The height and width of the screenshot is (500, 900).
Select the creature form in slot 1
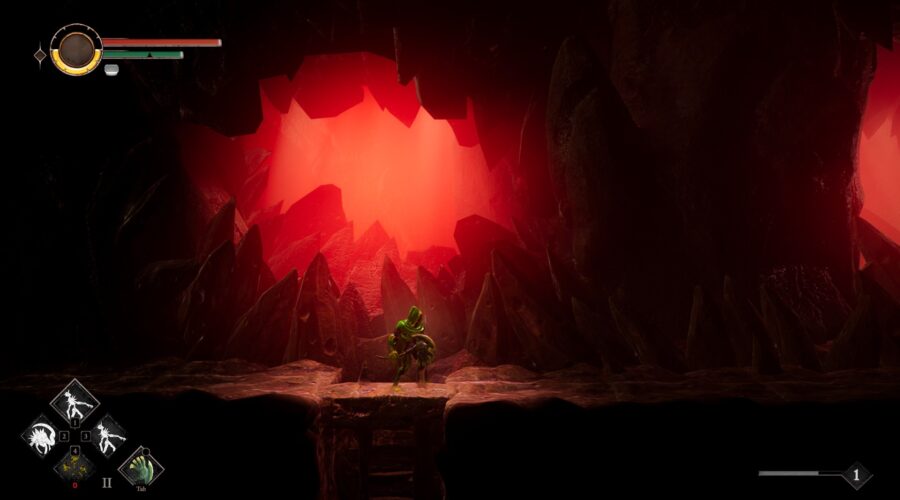pos(74,403)
